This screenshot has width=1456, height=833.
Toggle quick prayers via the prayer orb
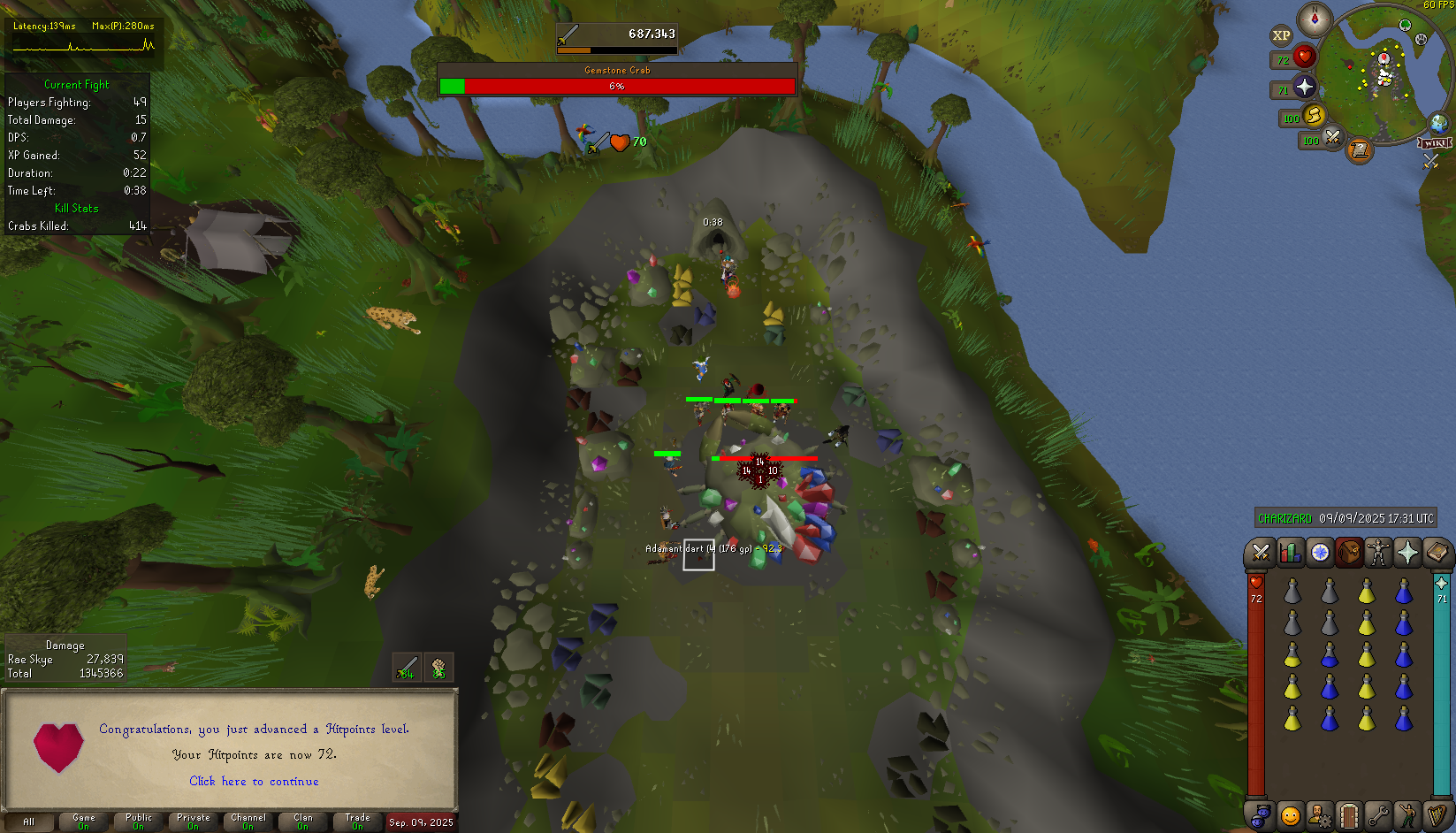[x=1305, y=87]
